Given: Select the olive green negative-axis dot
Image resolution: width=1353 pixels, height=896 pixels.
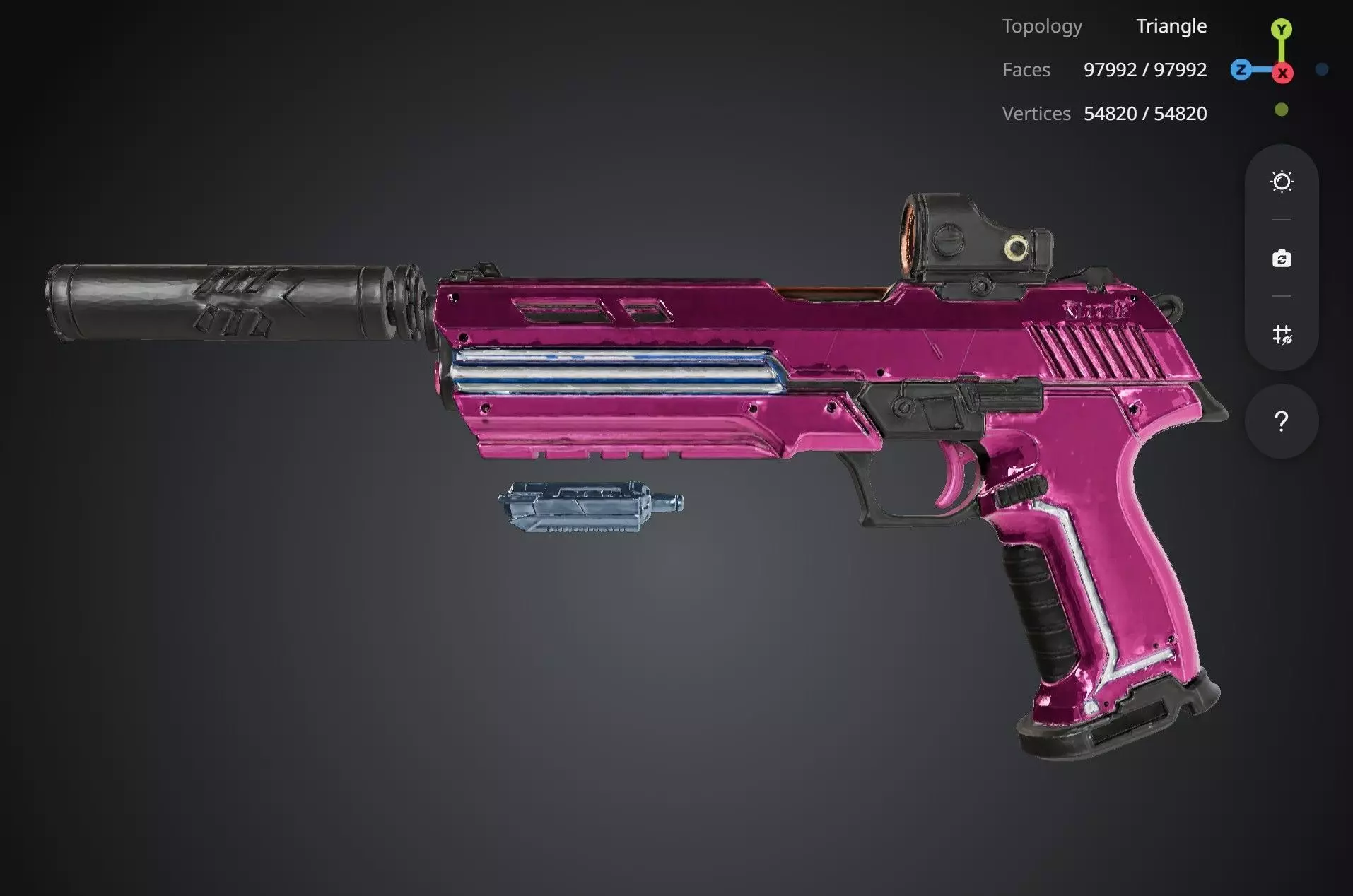Looking at the screenshot, I should 1281,110.
